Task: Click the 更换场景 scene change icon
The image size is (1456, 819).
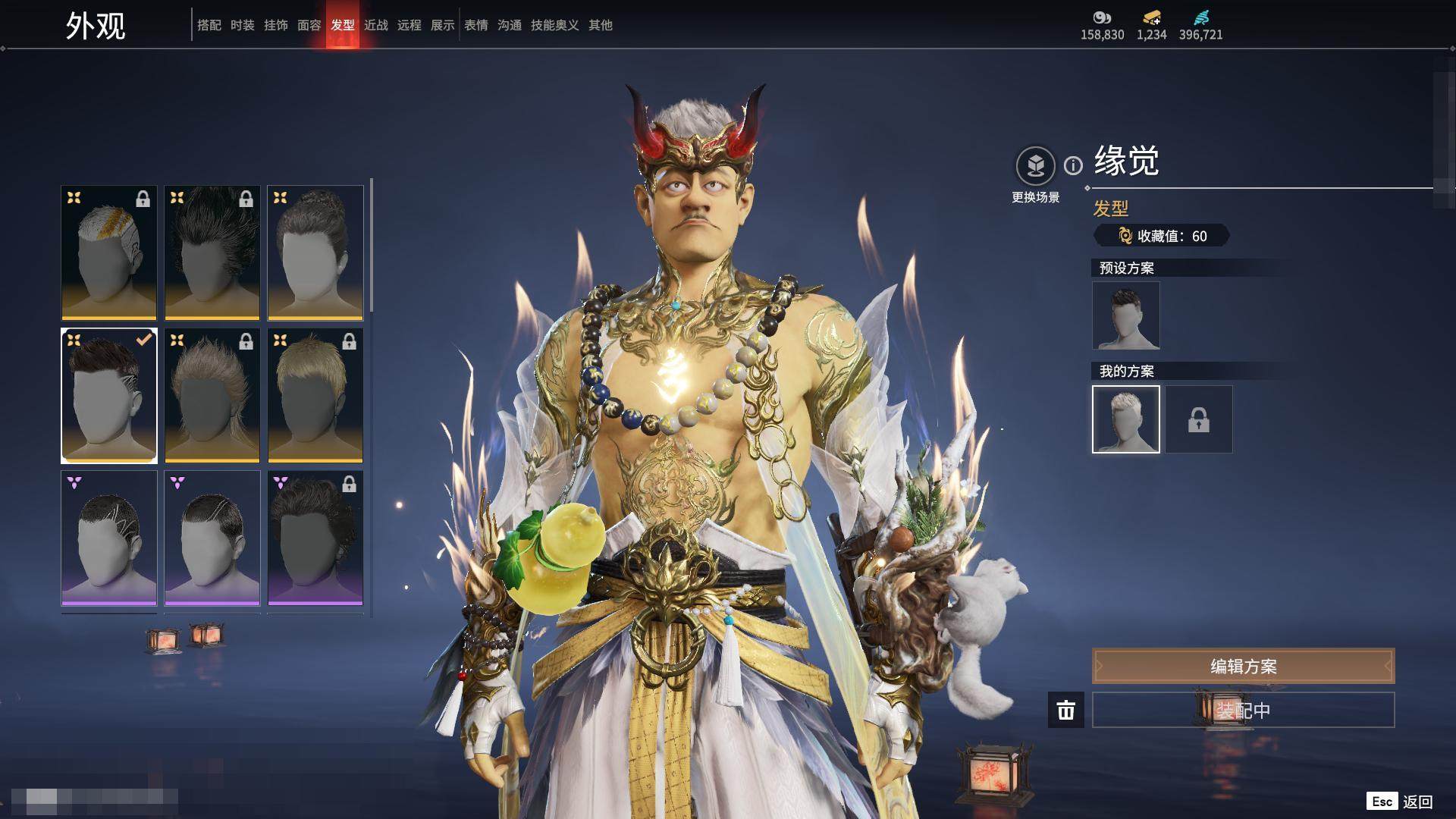Action: [x=1035, y=166]
